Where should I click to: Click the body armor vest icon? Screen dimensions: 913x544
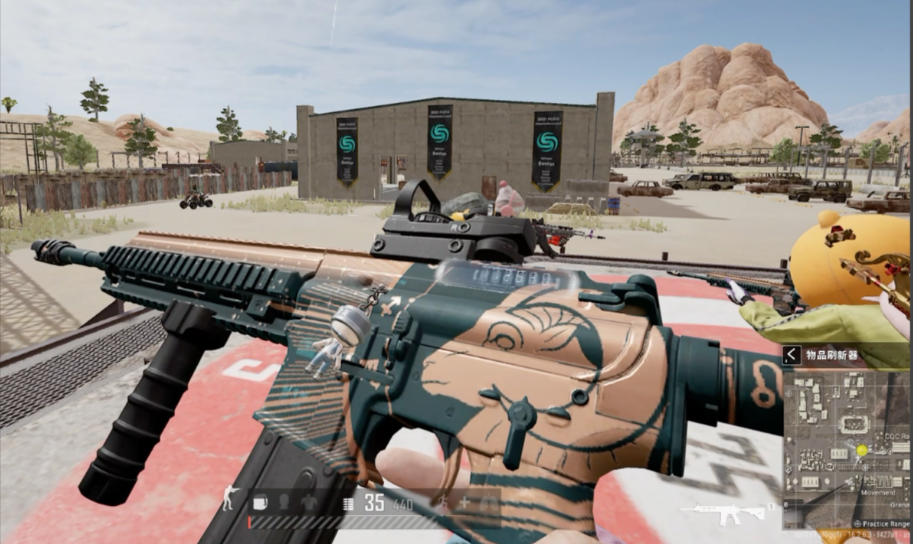(309, 503)
